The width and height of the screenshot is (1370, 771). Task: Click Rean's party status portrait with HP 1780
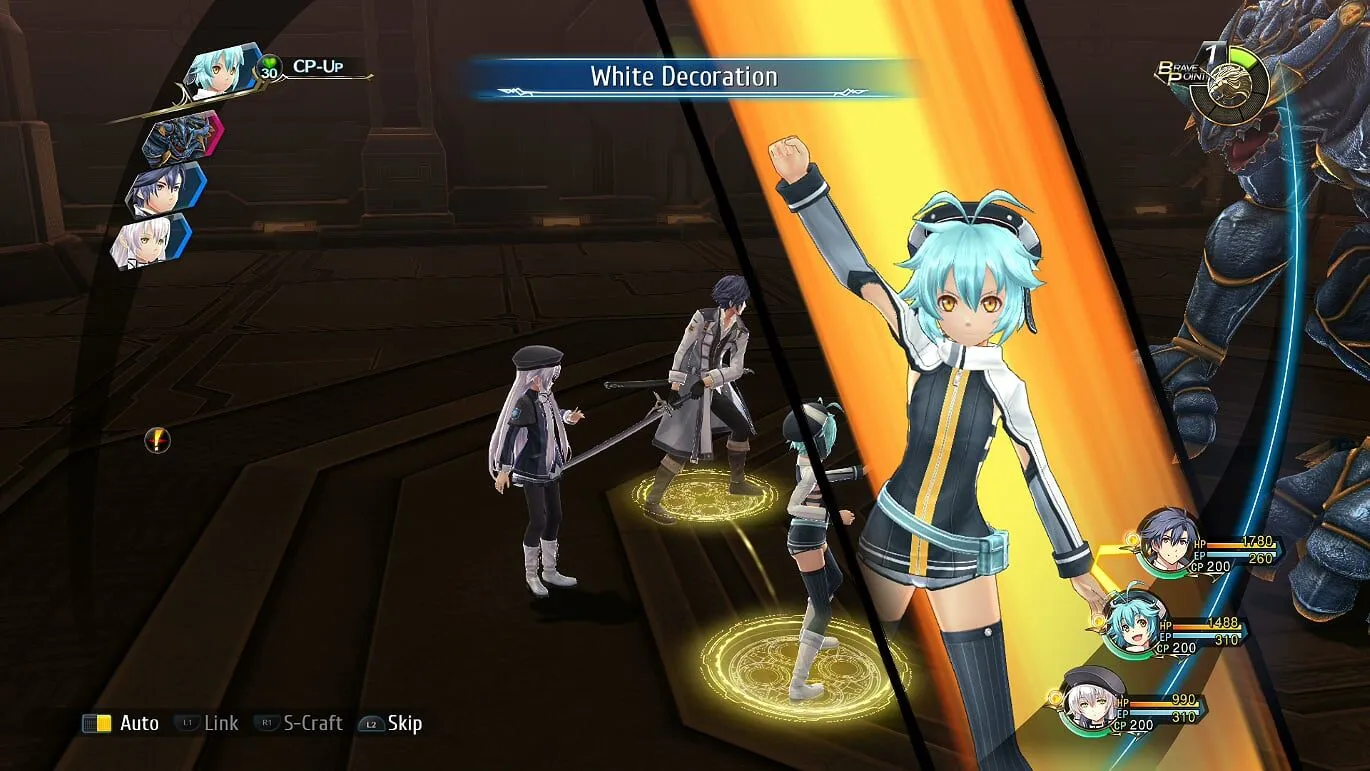click(x=1169, y=541)
